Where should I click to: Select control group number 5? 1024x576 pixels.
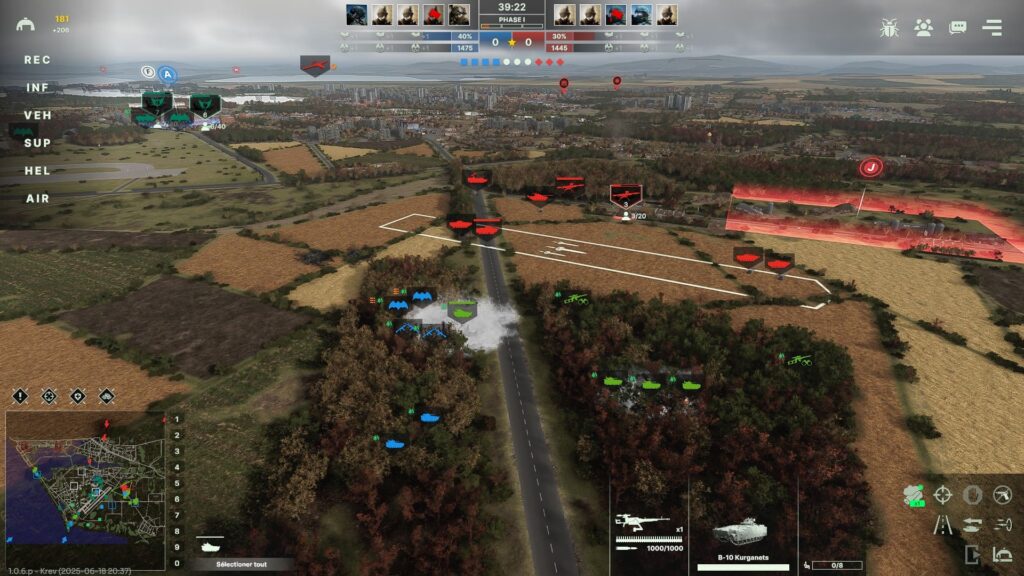177,484
